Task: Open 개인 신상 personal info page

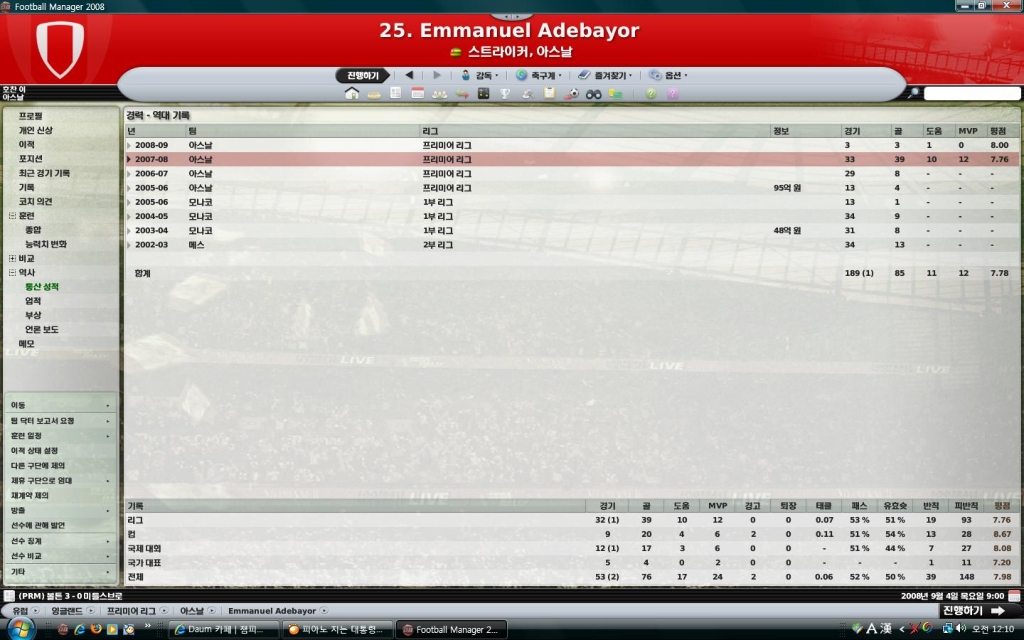Action: point(36,130)
